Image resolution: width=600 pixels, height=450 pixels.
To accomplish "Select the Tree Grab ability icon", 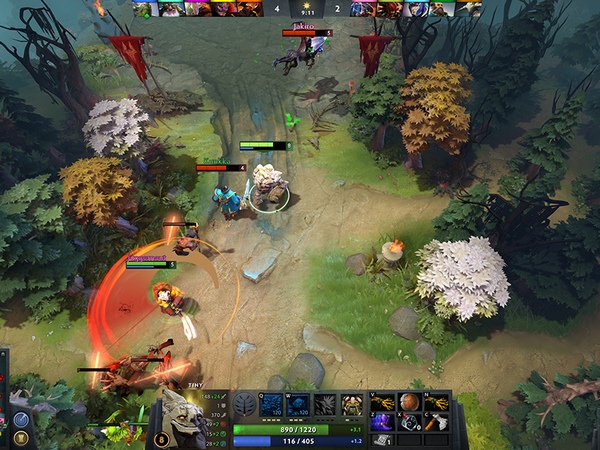I will click(325, 405).
